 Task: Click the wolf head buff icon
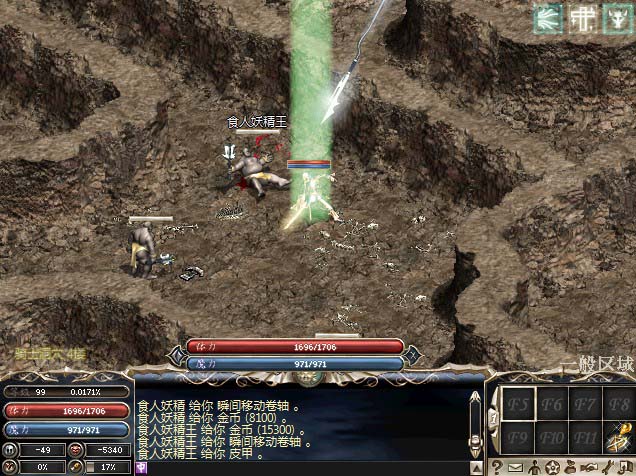click(x=615, y=18)
